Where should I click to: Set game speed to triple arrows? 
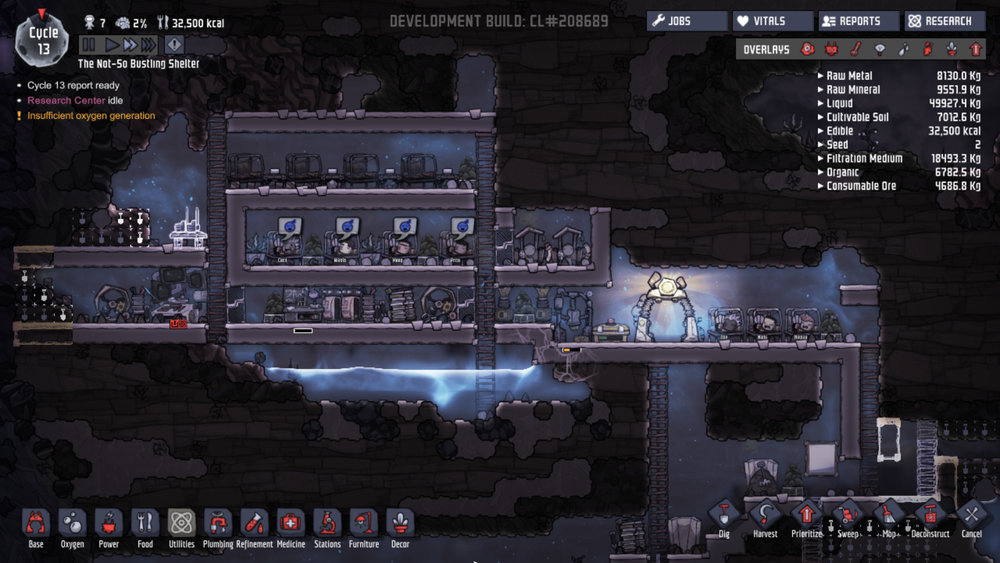(x=148, y=44)
